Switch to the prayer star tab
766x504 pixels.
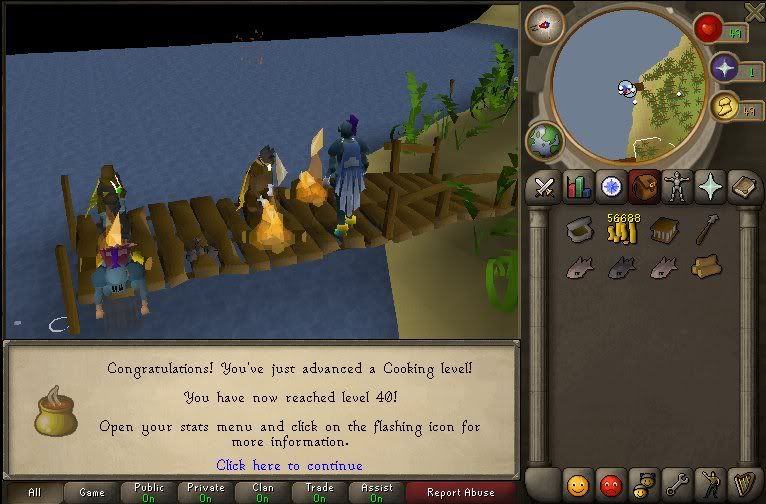coord(710,187)
